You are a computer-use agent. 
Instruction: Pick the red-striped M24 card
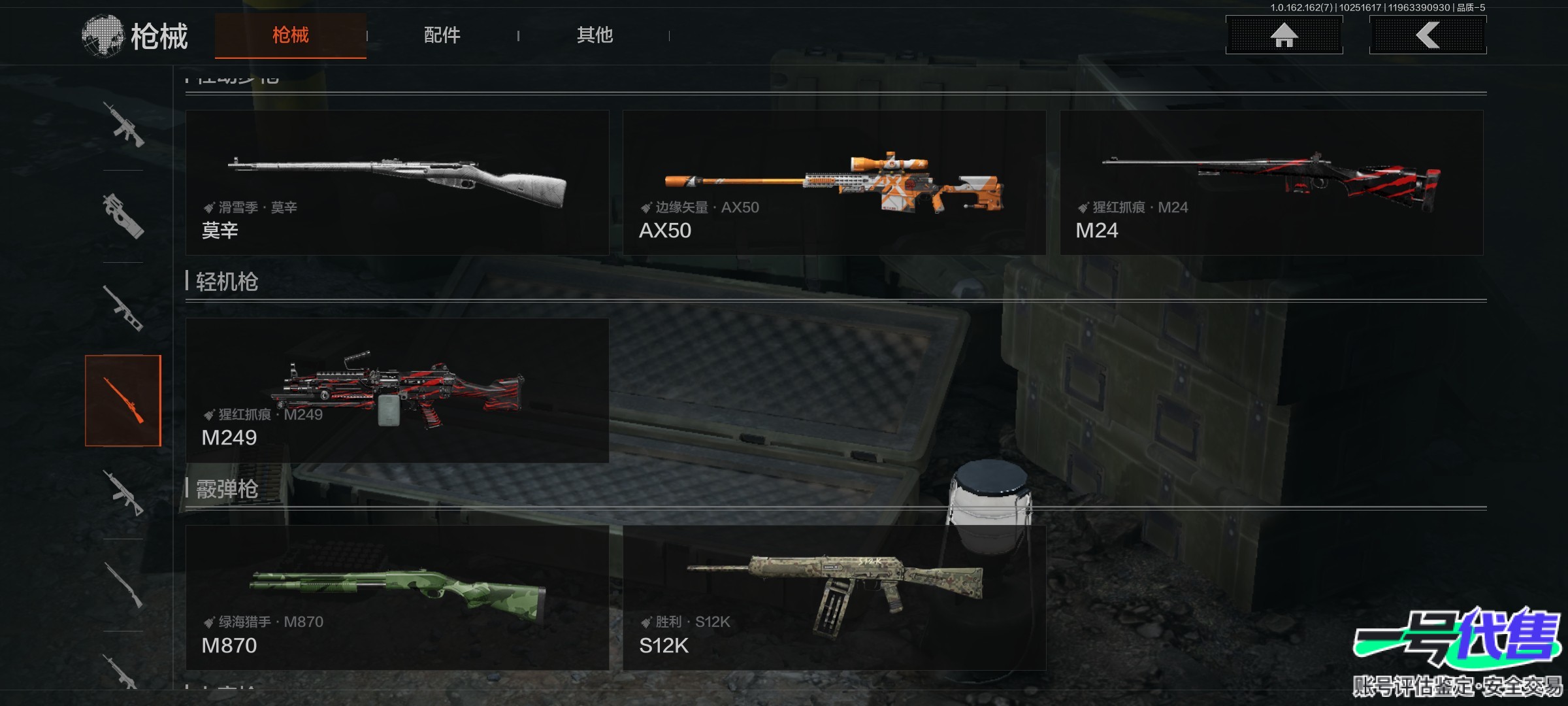[1271, 182]
